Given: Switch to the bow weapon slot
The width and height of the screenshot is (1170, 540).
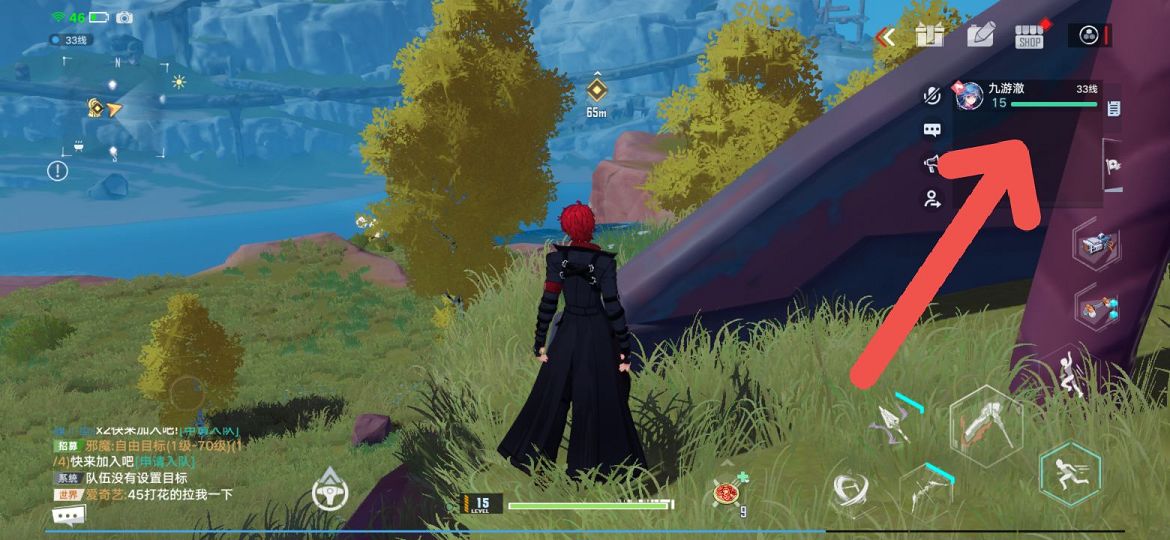Looking at the screenshot, I should pos(926,488).
